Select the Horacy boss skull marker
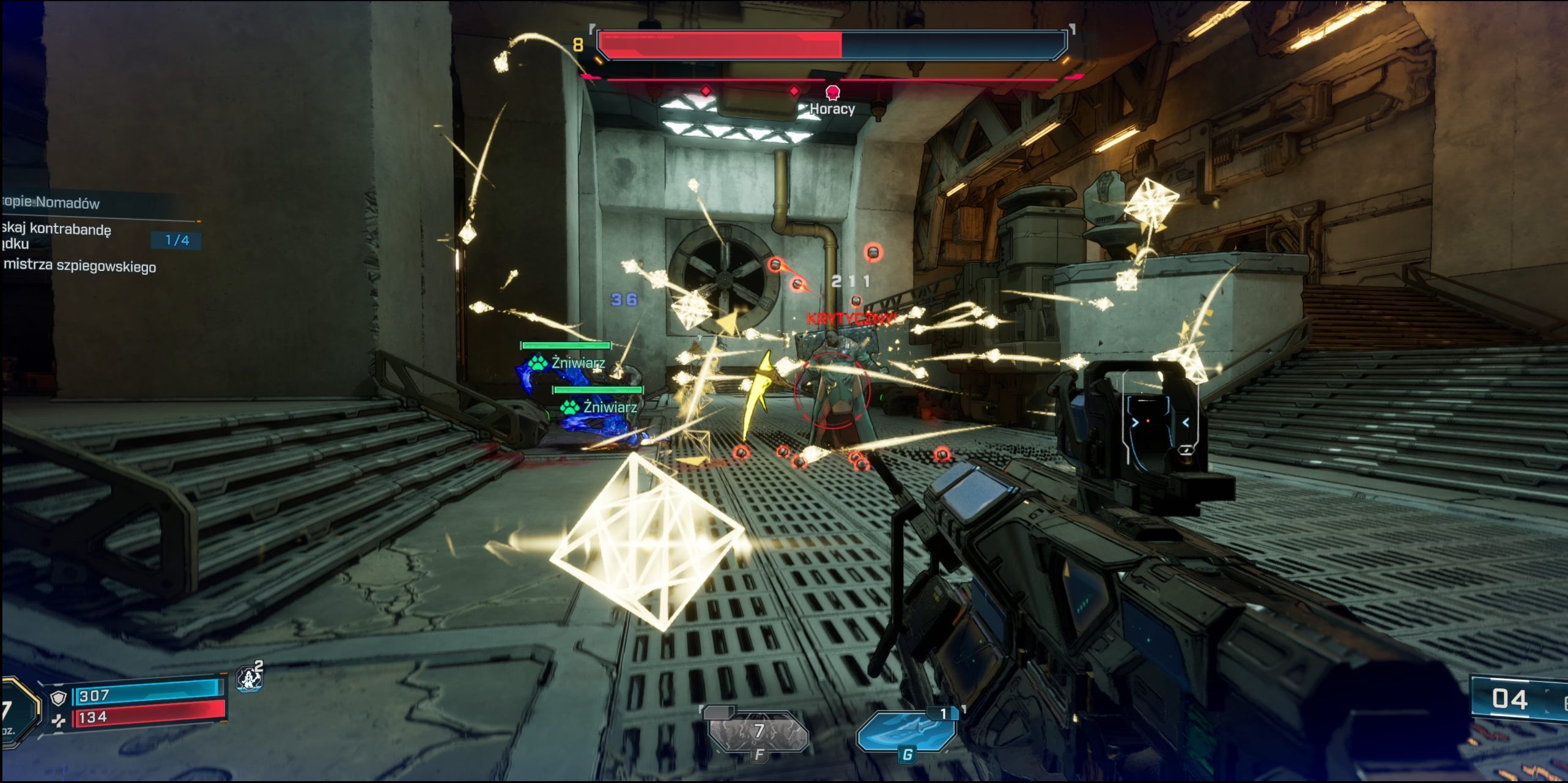 click(832, 93)
